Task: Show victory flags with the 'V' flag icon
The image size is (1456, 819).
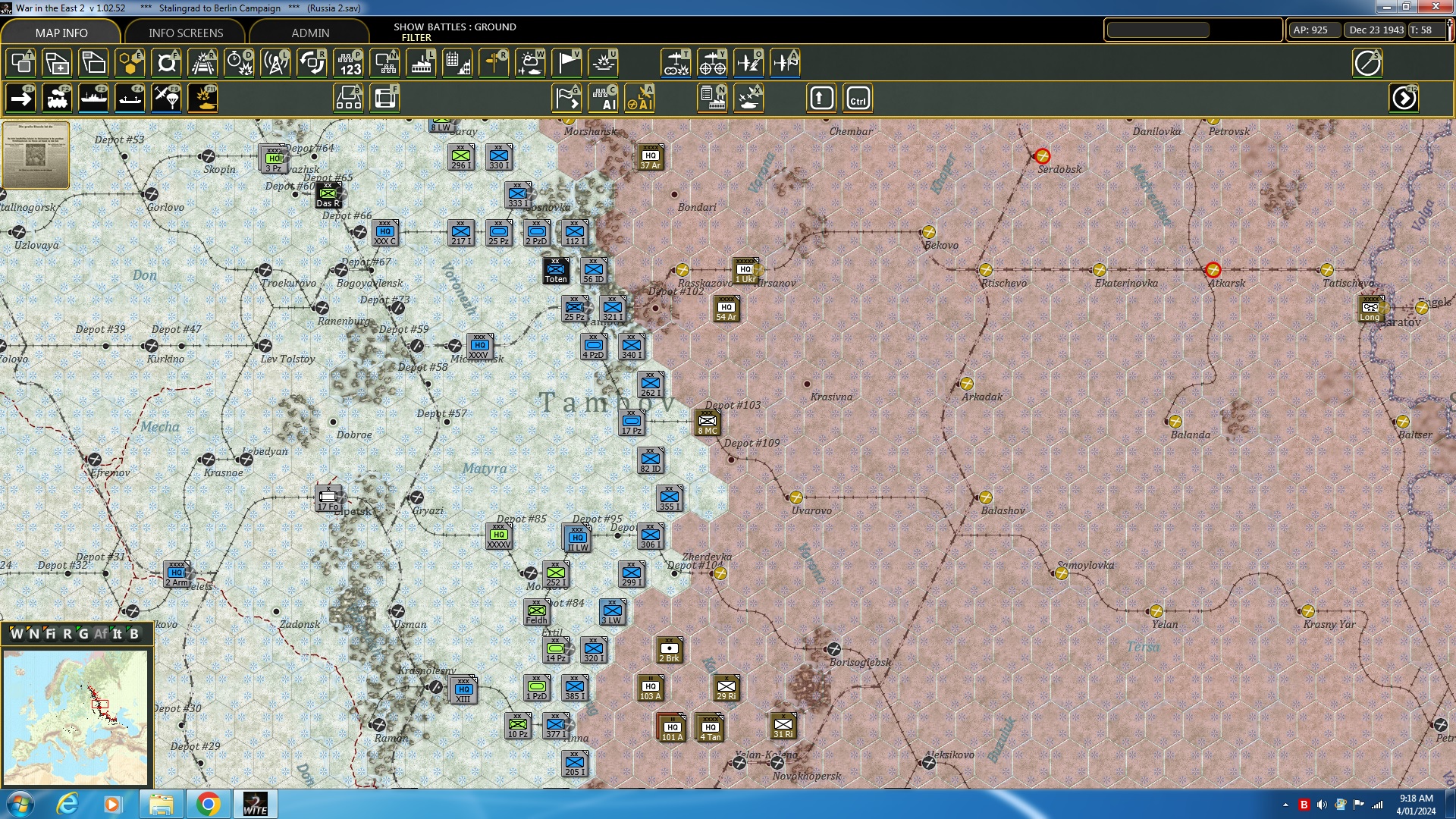Action: click(x=566, y=63)
